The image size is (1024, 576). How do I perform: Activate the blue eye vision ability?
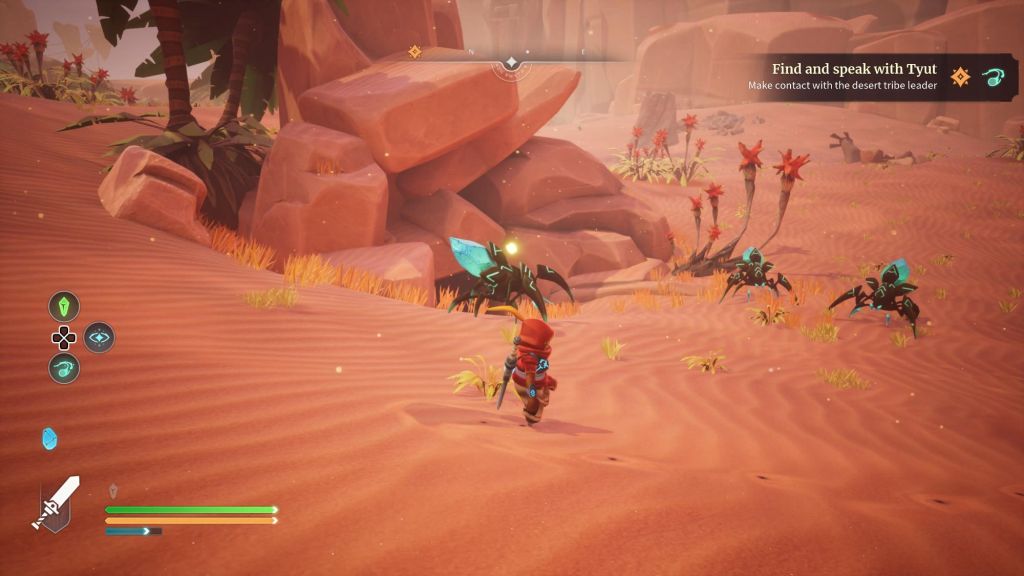[x=99, y=337]
